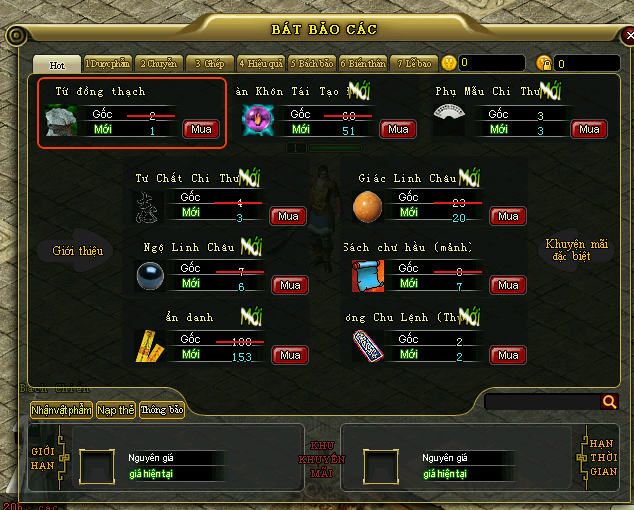
Task: Buy the ẩn danh item
Action: click(x=289, y=355)
